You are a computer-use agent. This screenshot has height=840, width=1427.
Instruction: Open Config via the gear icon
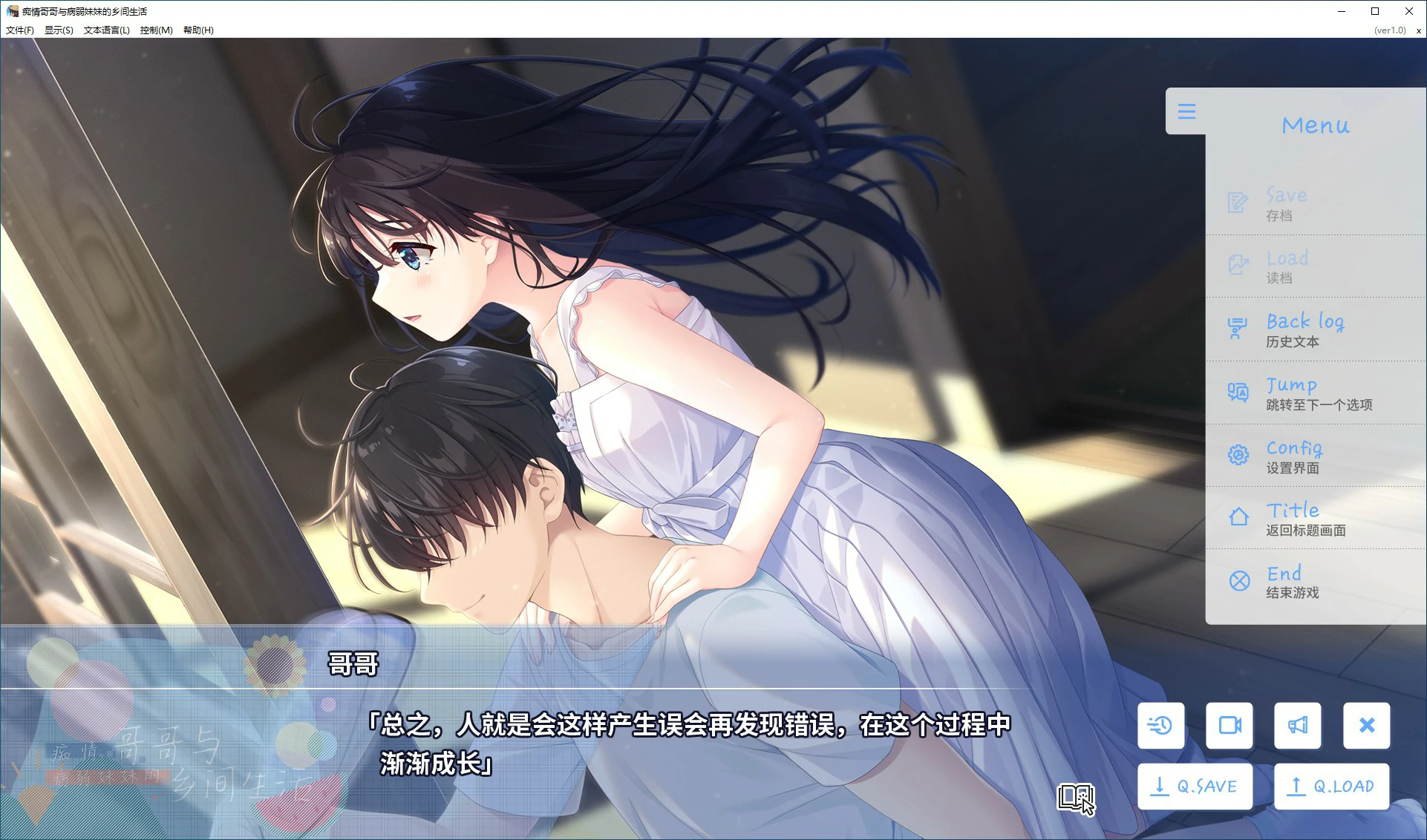point(1237,454)
